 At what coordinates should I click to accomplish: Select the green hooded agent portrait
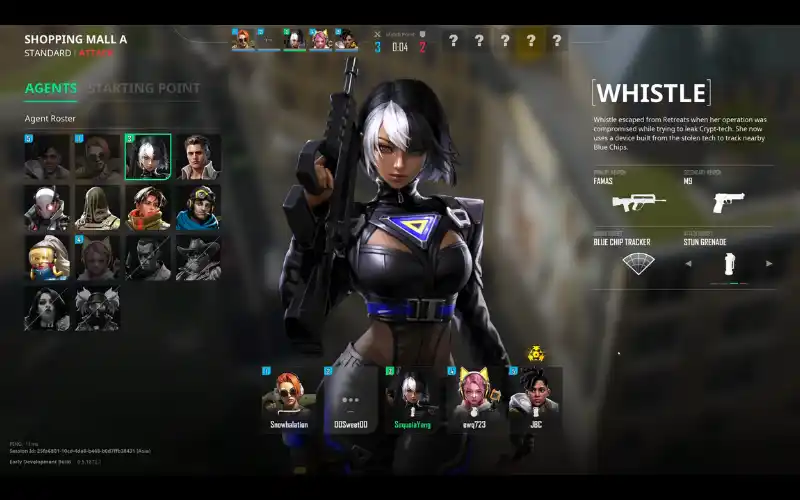97,207
